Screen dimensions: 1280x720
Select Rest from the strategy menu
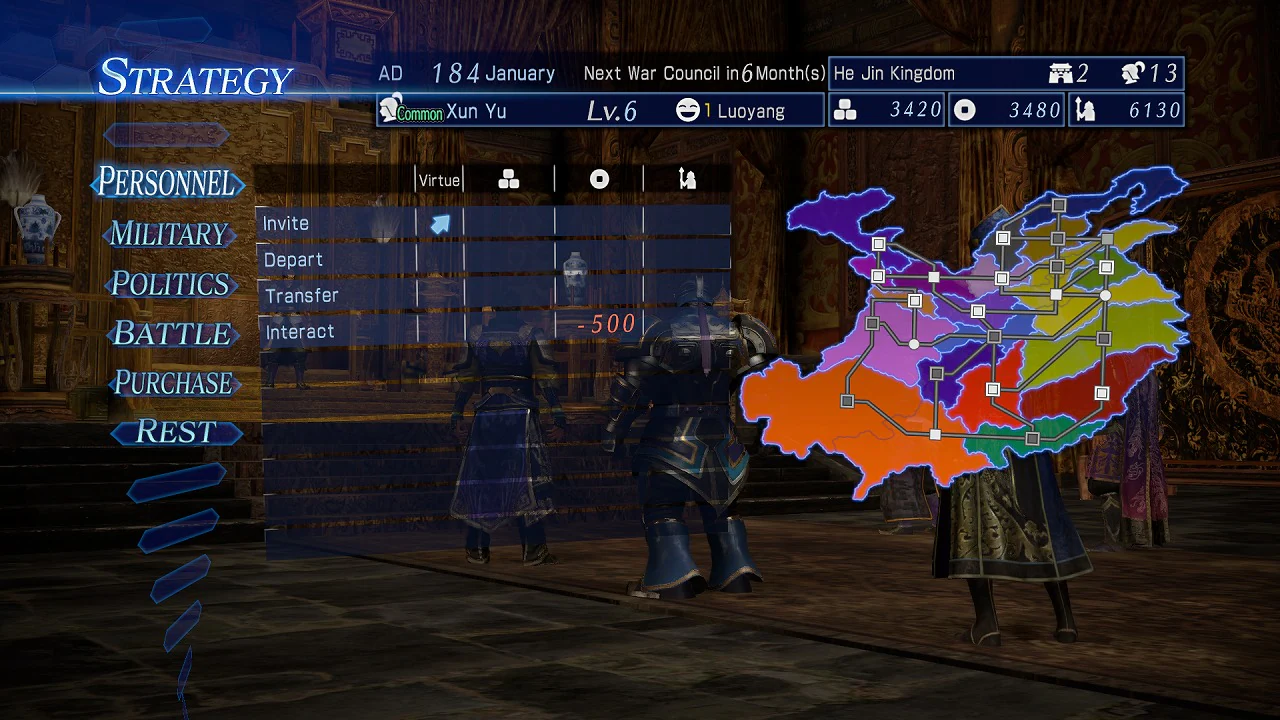click(176, 432)
